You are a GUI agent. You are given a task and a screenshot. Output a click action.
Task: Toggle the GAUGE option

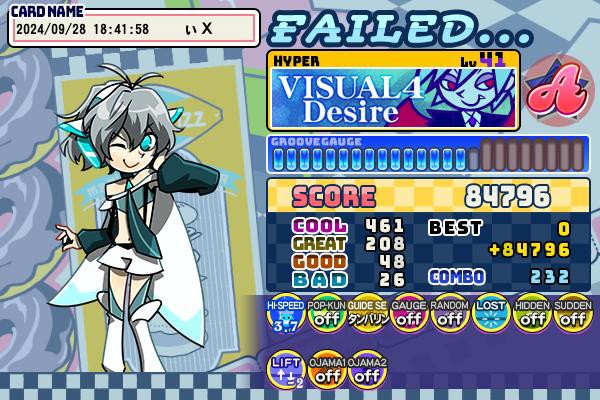tap(408, 316)
